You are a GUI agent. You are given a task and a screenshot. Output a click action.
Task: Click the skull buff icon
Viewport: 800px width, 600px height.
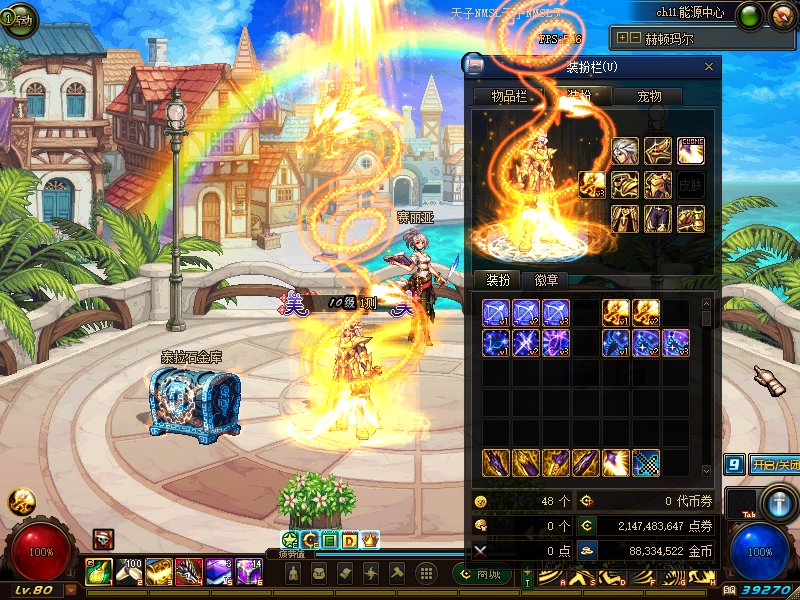click(x=103, y=539)
